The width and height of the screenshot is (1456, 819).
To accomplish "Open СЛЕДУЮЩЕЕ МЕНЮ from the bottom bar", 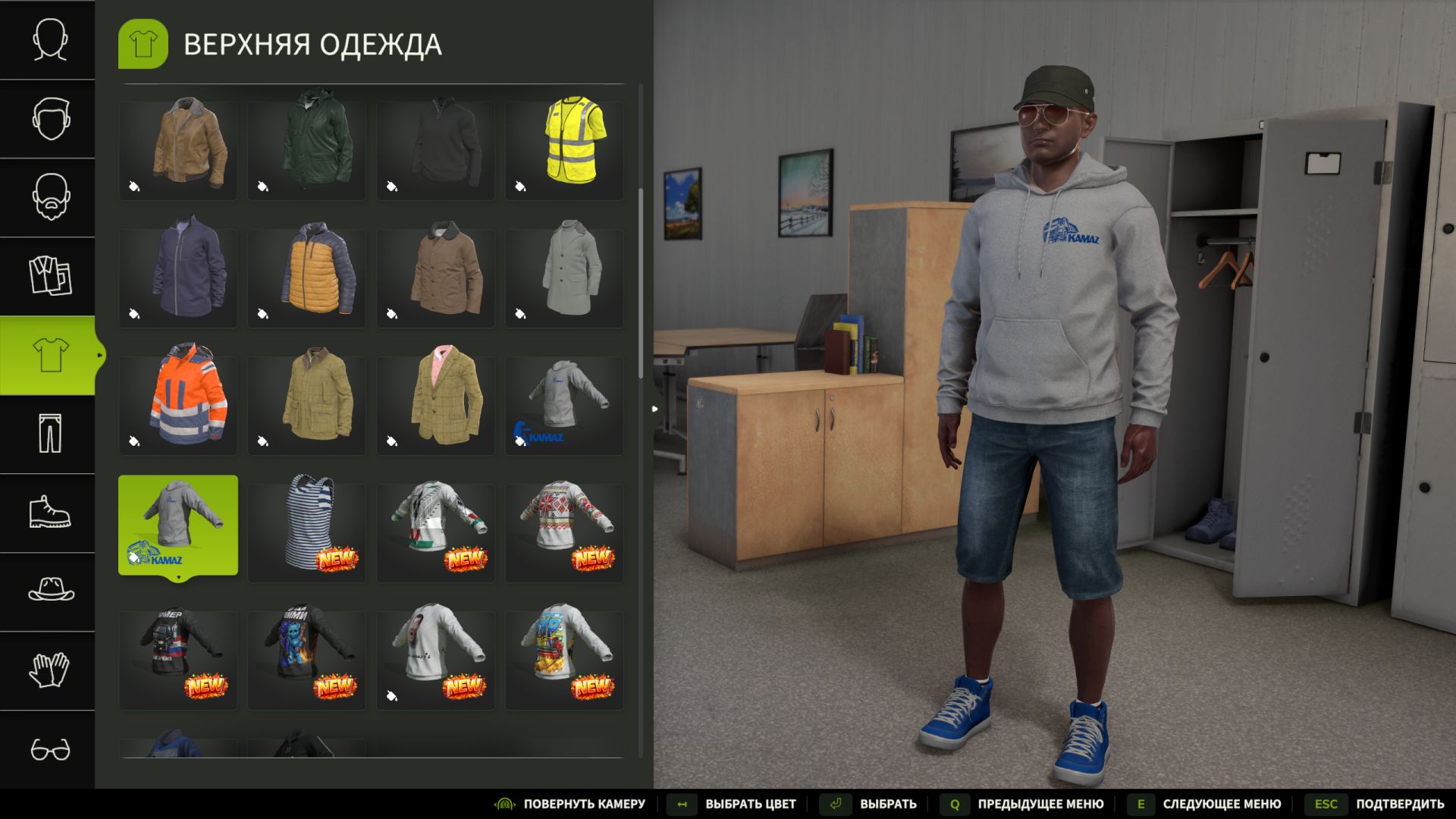I will click(1221, 804).
